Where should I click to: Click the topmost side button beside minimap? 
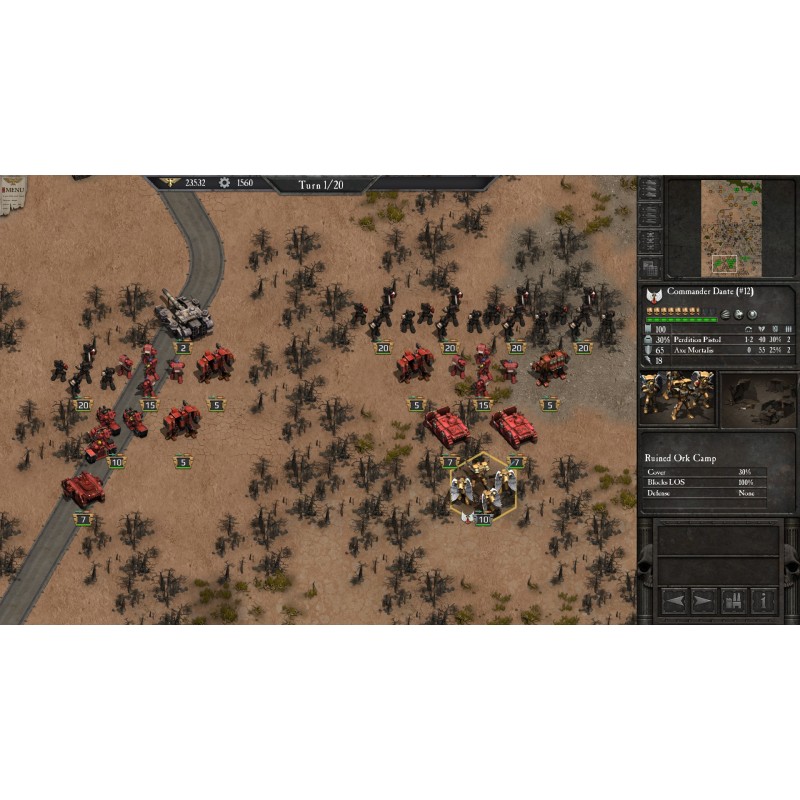point(649,187)
